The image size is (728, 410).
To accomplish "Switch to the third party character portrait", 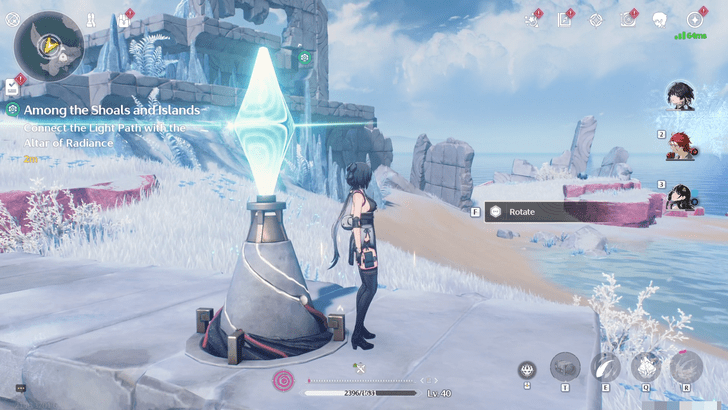I will [x=682, y=195].
